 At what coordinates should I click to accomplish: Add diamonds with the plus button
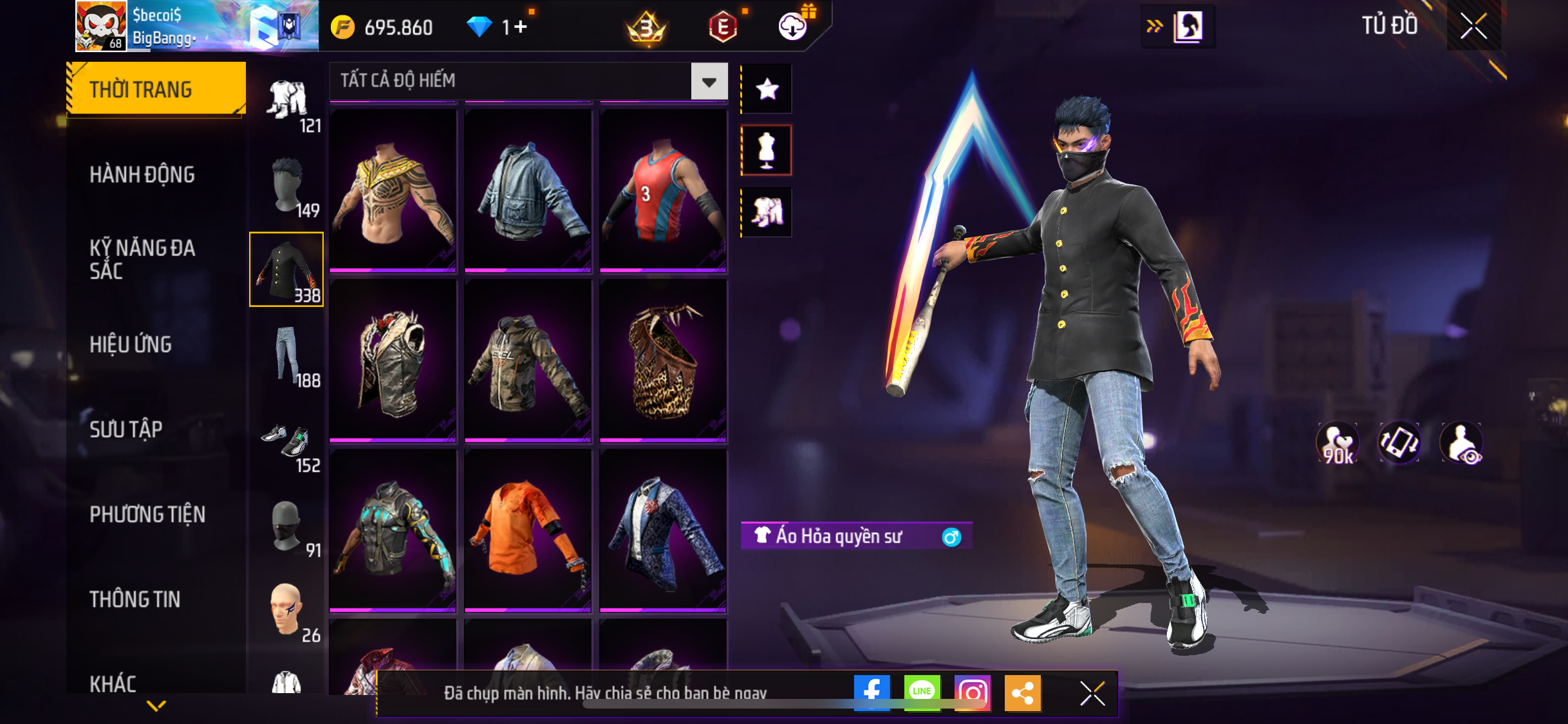pyautogui.click(x=520, y=27)
